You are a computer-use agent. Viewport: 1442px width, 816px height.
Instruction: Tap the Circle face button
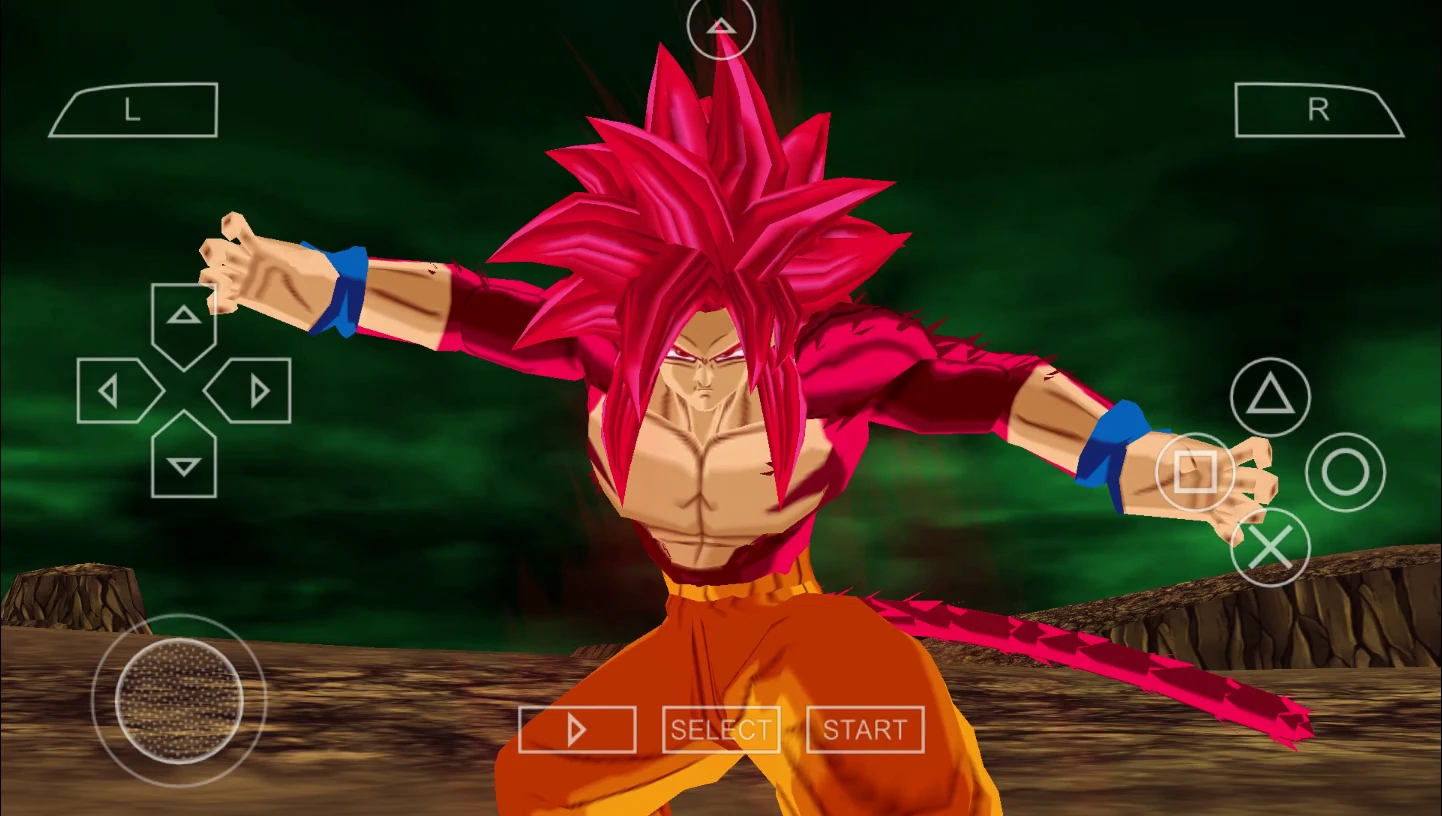click(x=1345, y=472)
